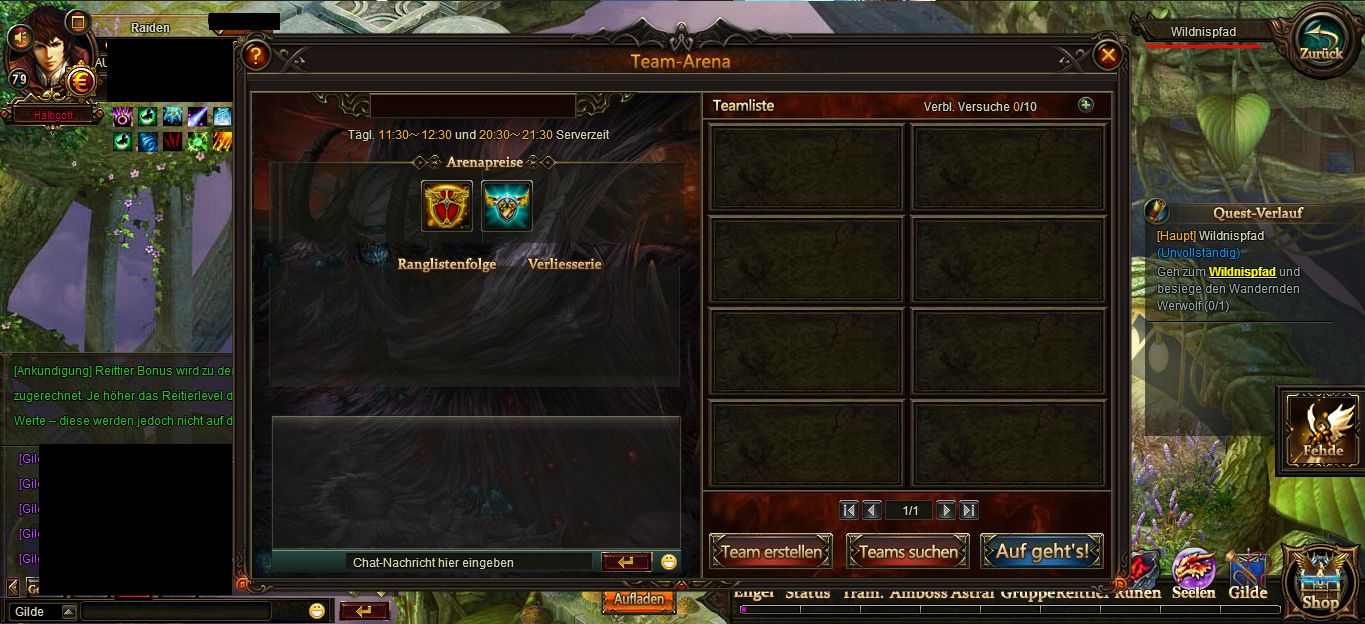Jump to the last team list page
1365x624 pixels.
[969, 510]
